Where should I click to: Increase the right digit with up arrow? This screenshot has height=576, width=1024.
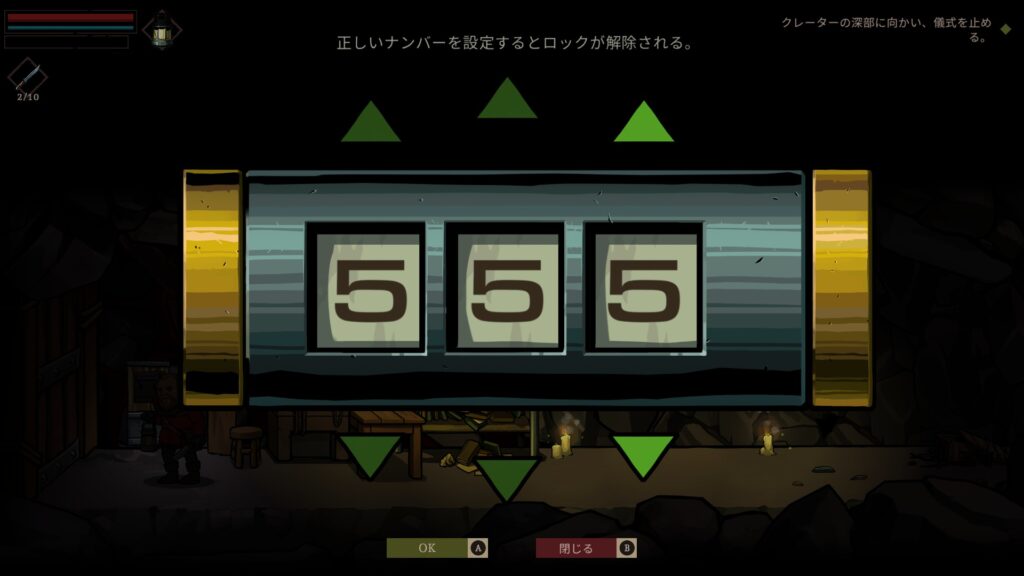coord(643,124)
